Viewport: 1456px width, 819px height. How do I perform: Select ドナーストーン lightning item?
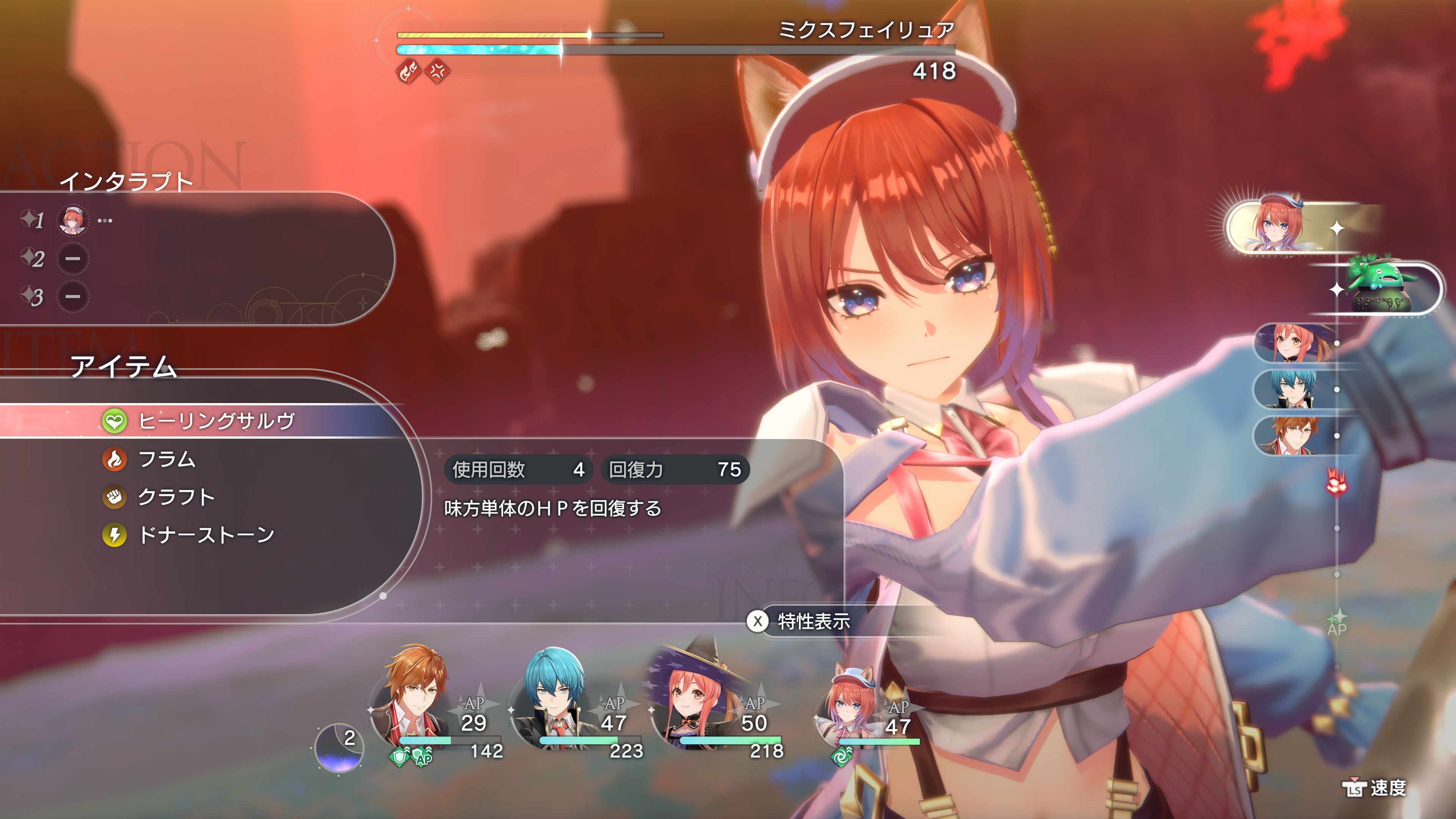(206, 535)
